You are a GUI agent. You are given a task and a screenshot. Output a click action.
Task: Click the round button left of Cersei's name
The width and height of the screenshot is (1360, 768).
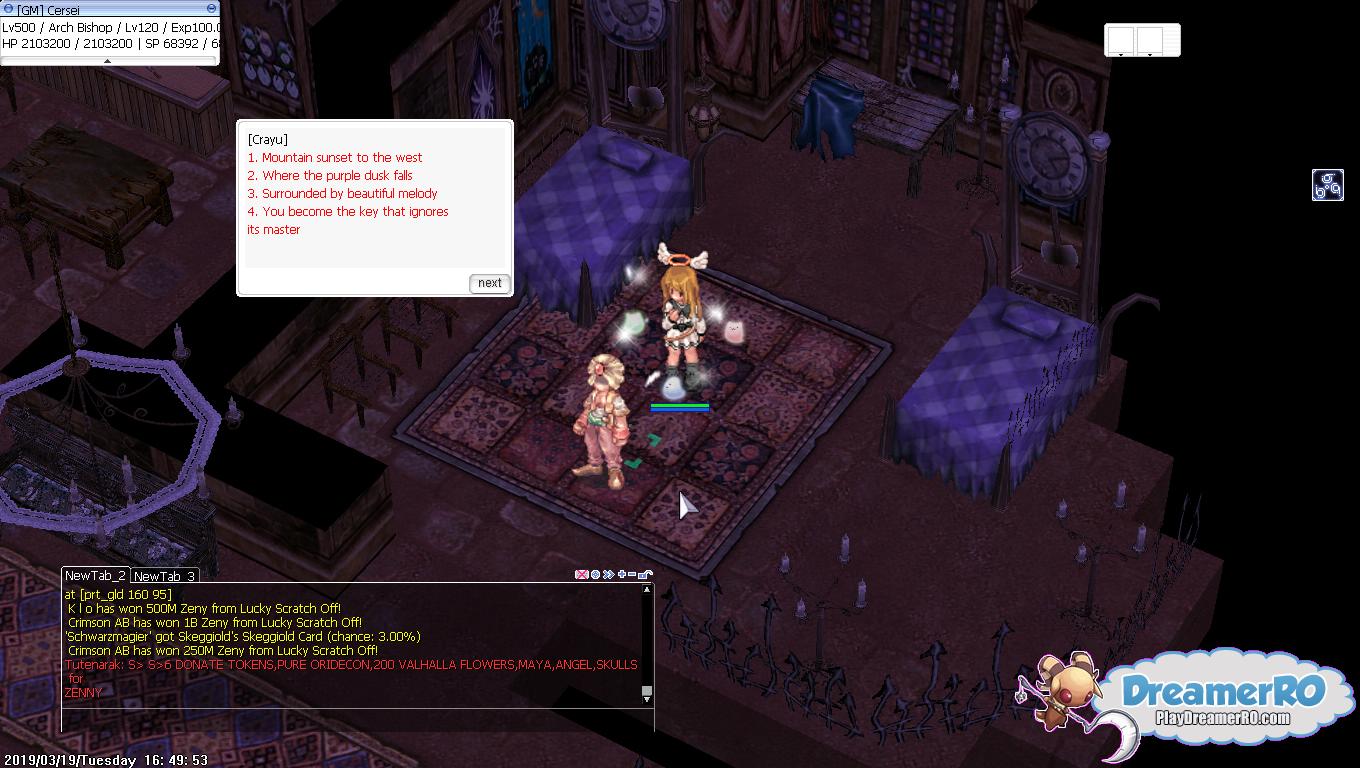(x=8, y=9)
